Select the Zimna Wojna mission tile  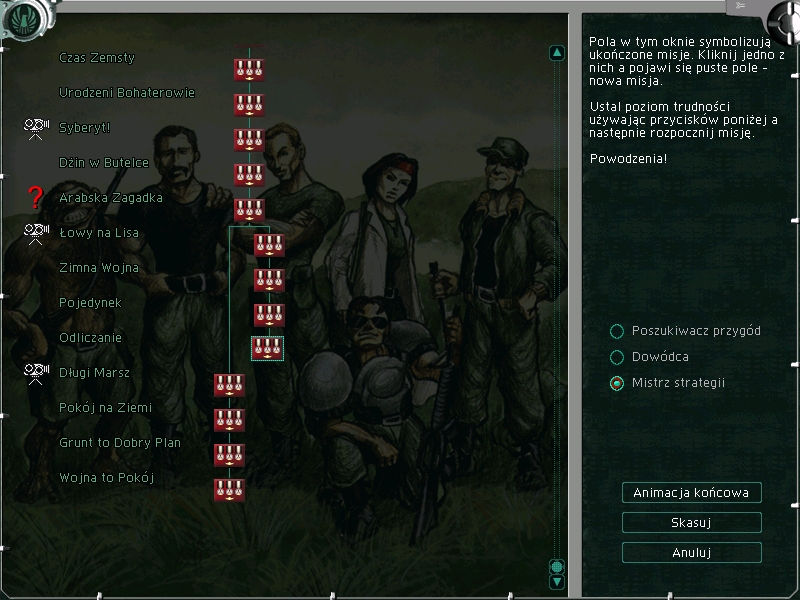269,280
